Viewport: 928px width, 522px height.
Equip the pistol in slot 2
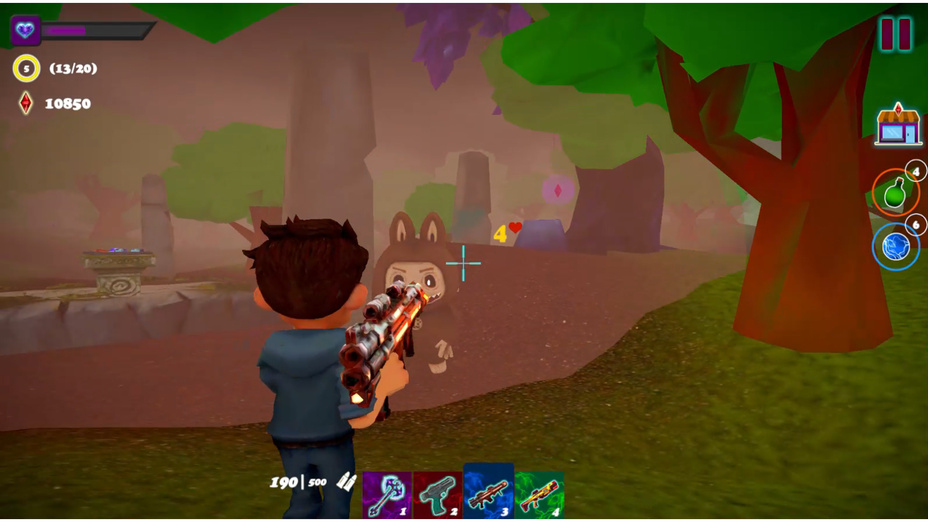point(437,494)
